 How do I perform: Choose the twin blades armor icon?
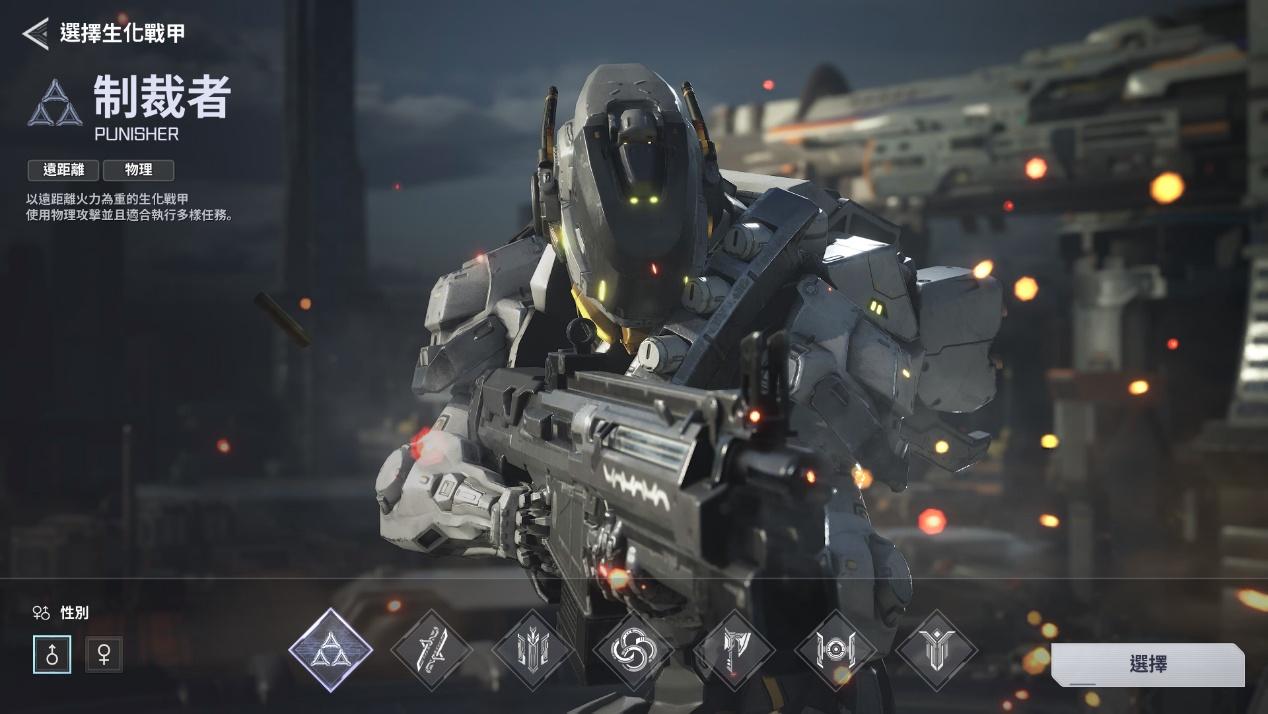tap(431, 651)
